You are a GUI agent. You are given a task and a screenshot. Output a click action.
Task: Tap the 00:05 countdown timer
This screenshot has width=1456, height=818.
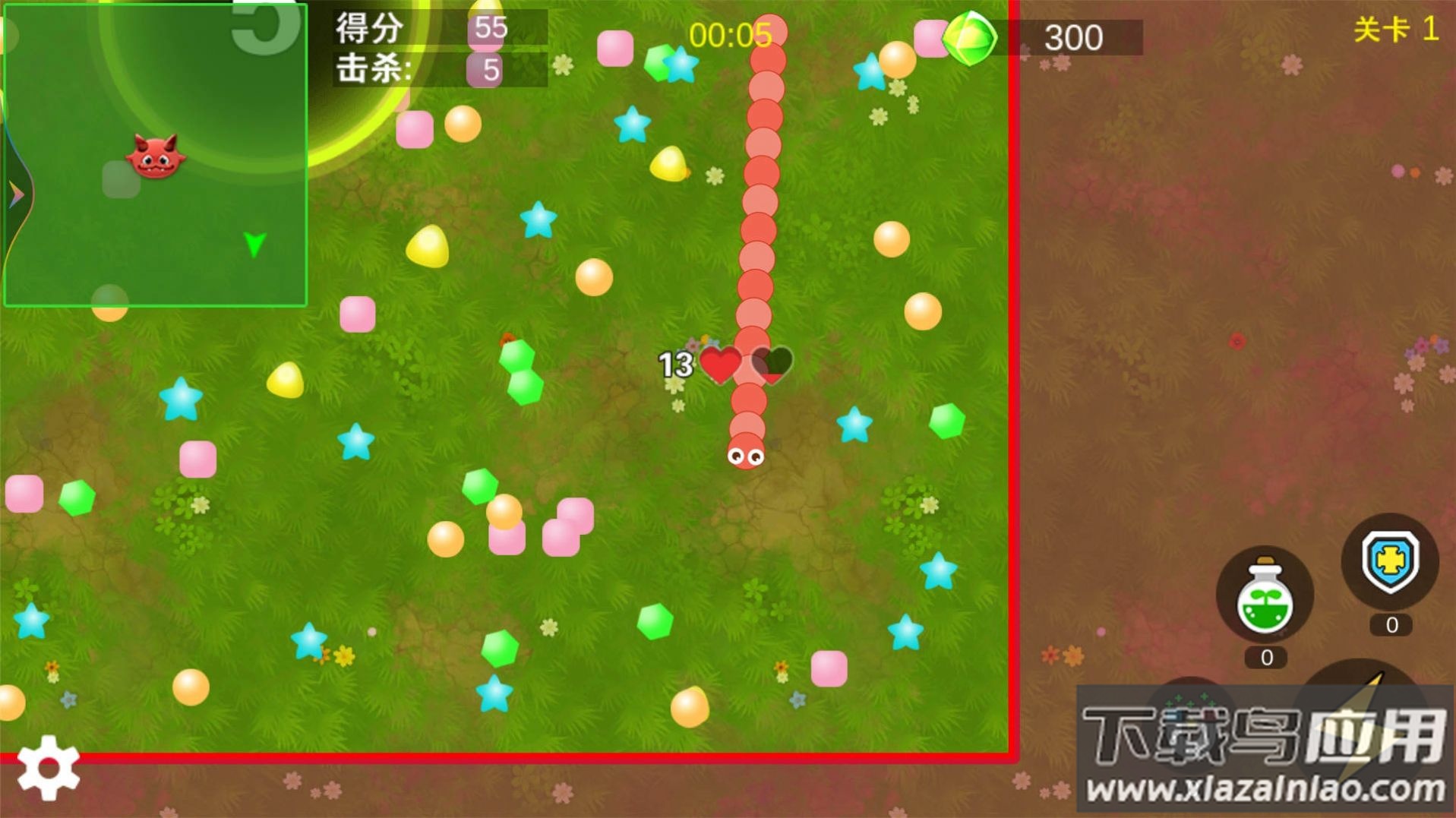pos(731,32)
